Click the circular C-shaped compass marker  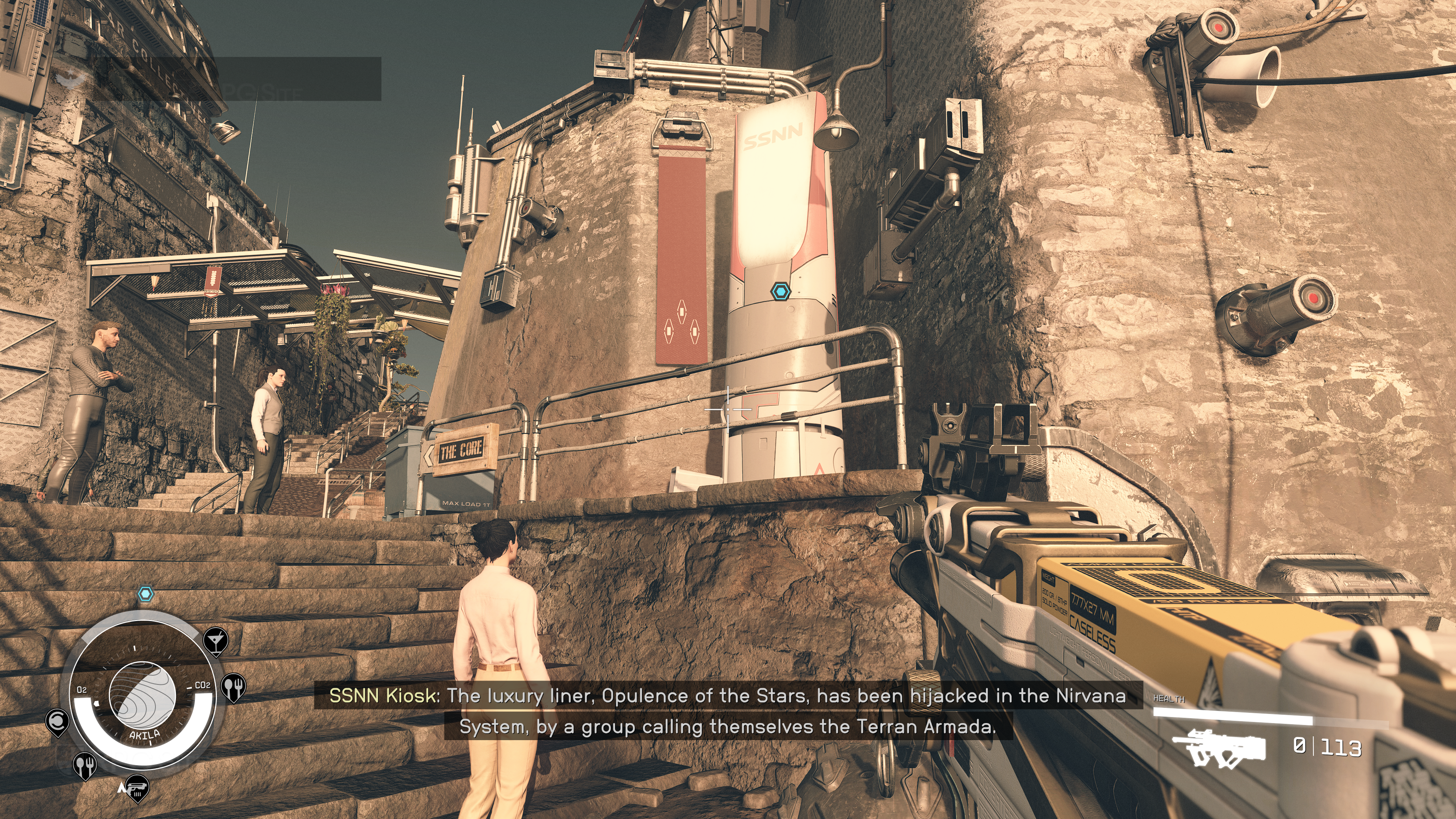coord(57,721)
